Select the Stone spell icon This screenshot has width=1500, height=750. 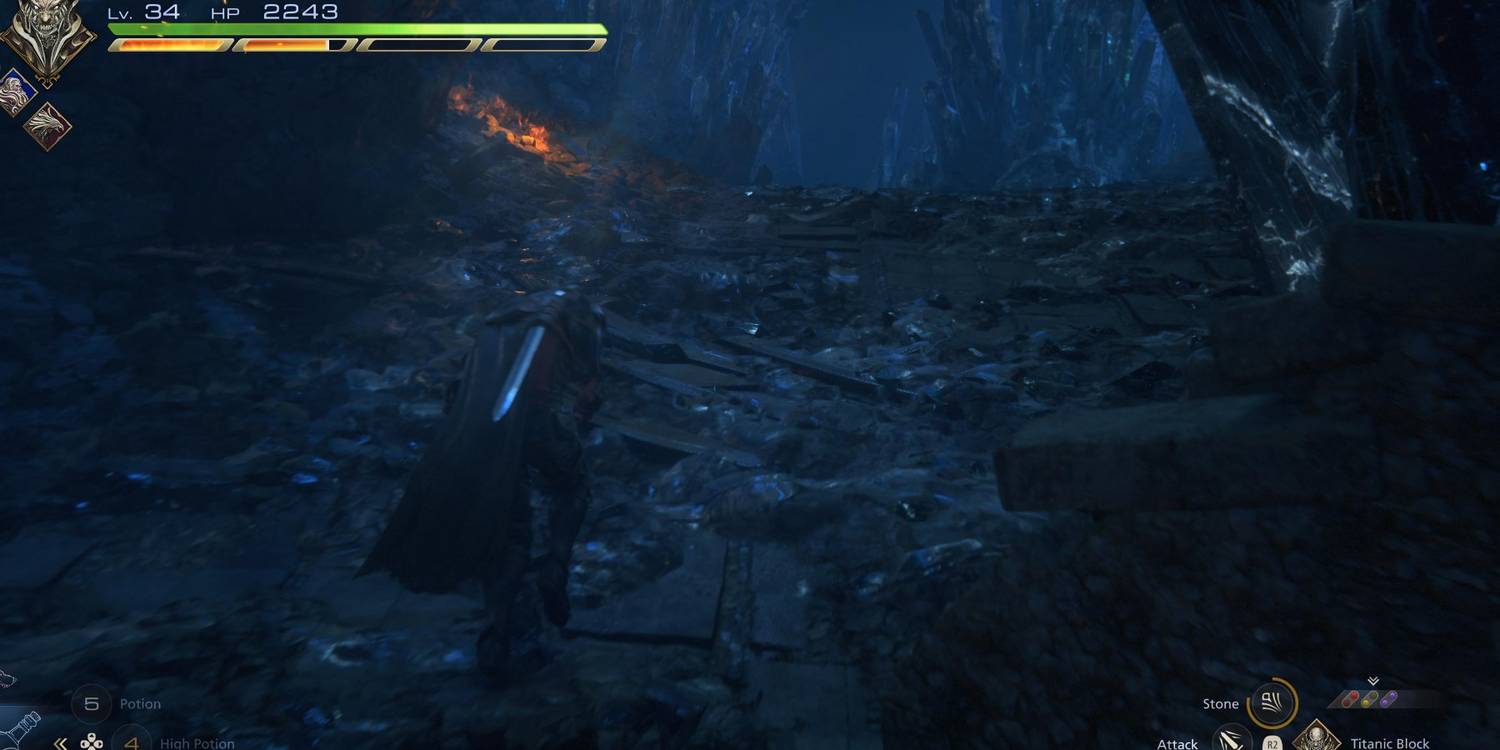point(1271,702)
